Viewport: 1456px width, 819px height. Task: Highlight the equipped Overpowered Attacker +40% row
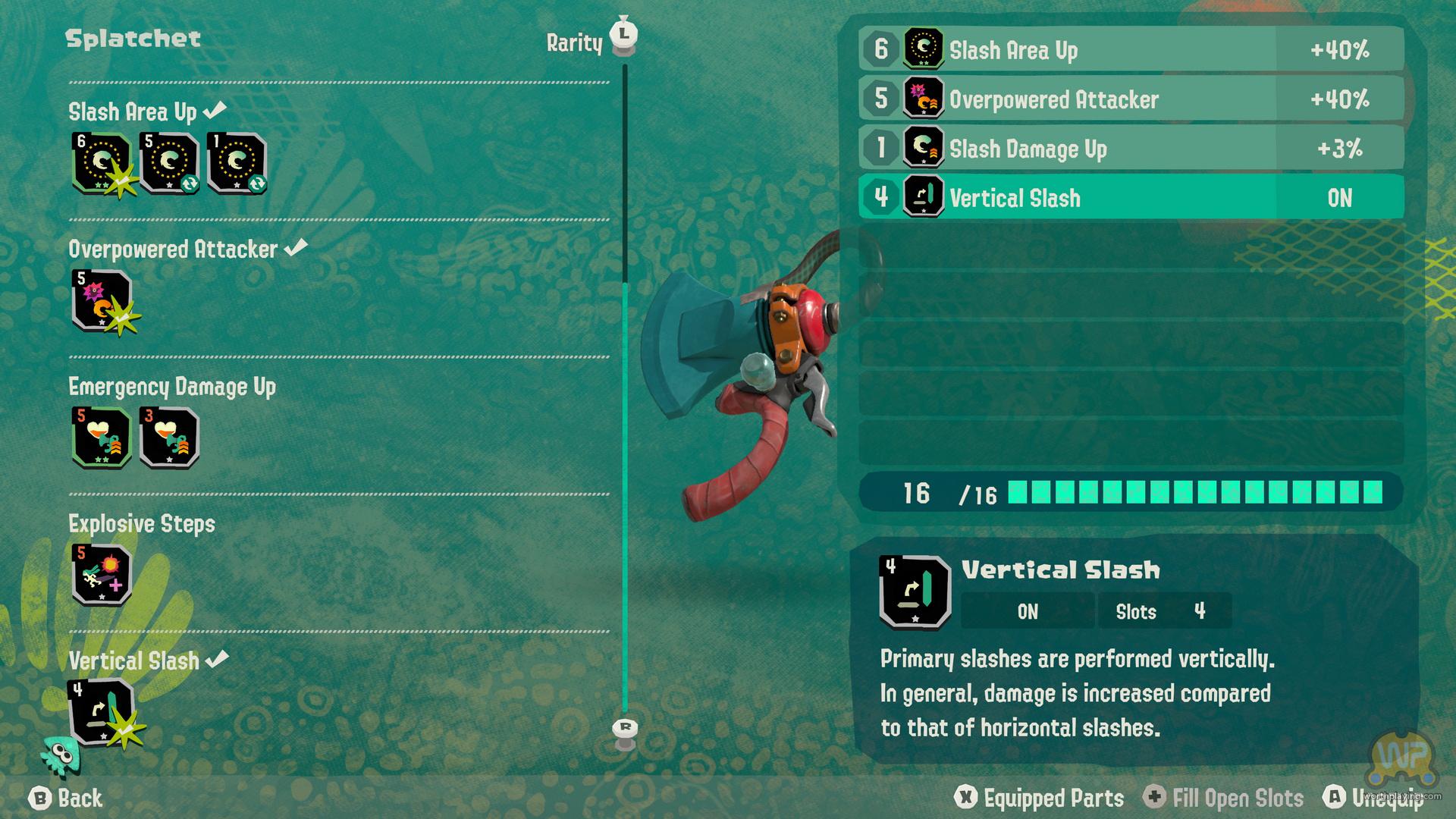(x=1130, y=99)
